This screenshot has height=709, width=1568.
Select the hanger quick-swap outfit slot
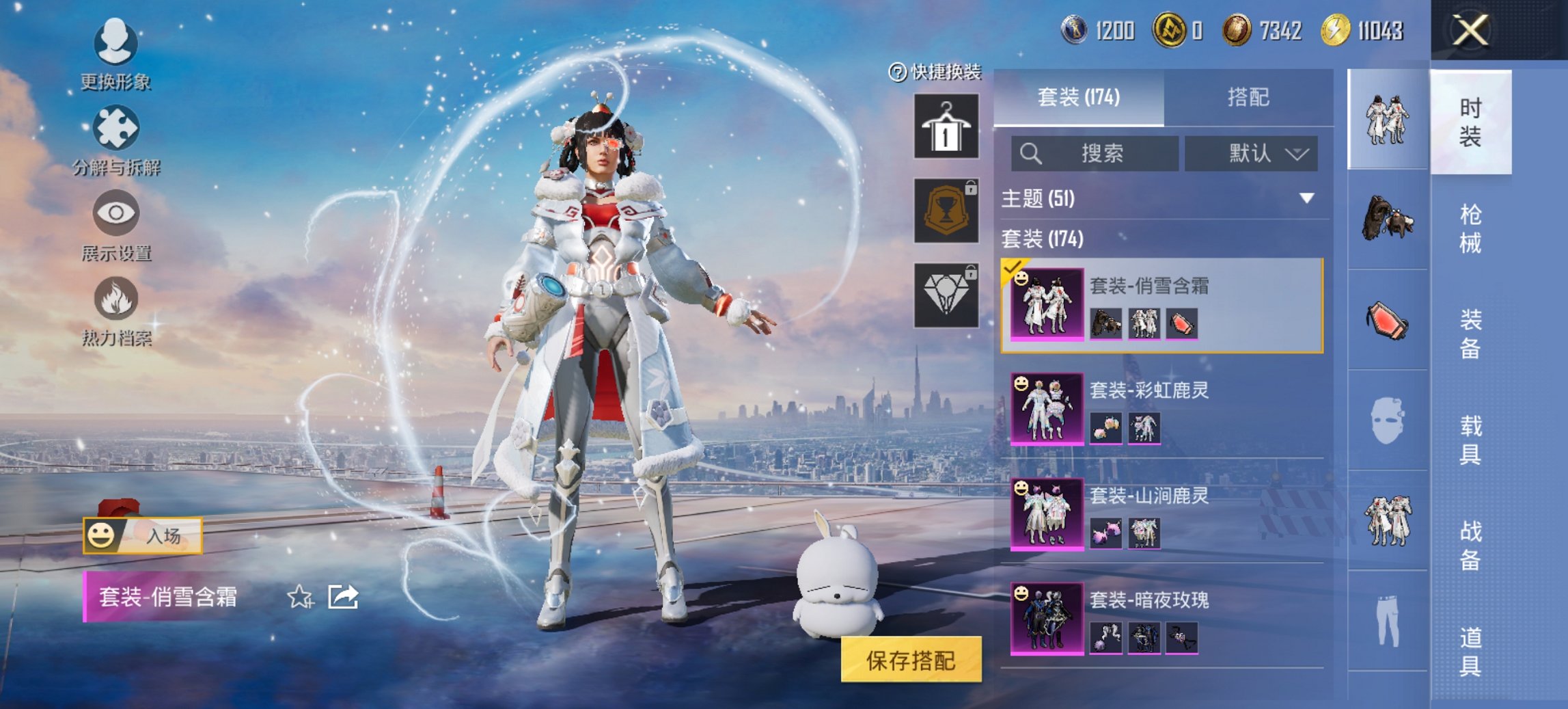(x=946, y=129)
